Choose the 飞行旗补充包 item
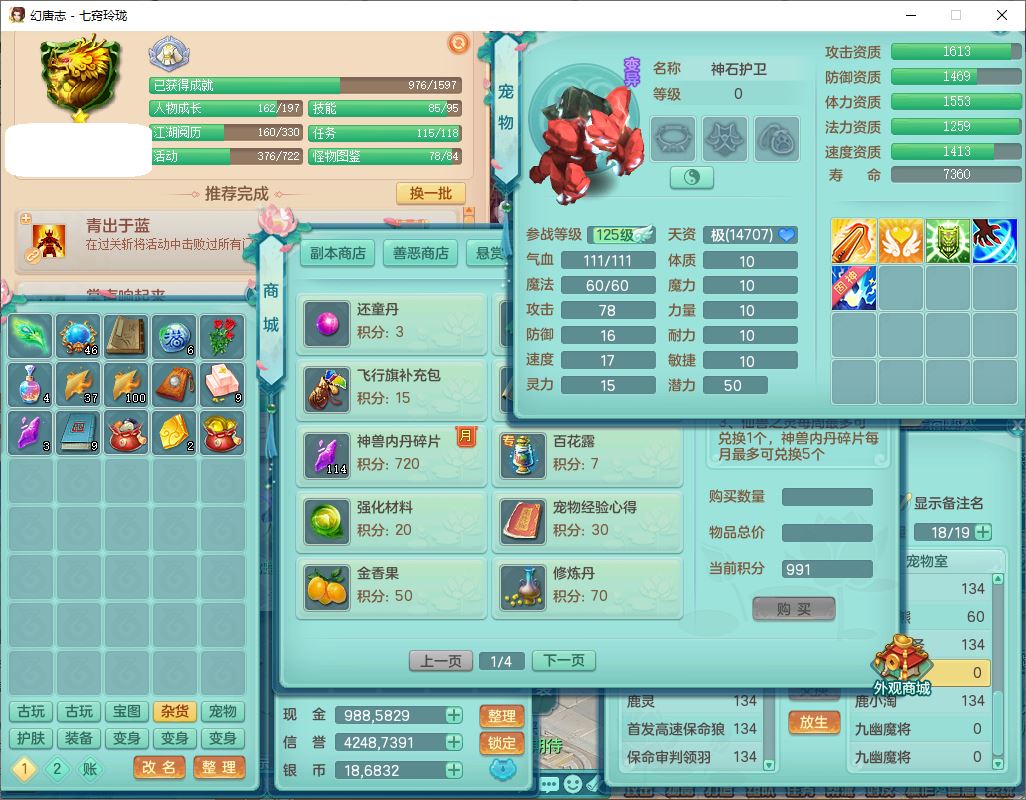Image resolution: width=1026 pixels, height=800 pixels. point(392,387)
